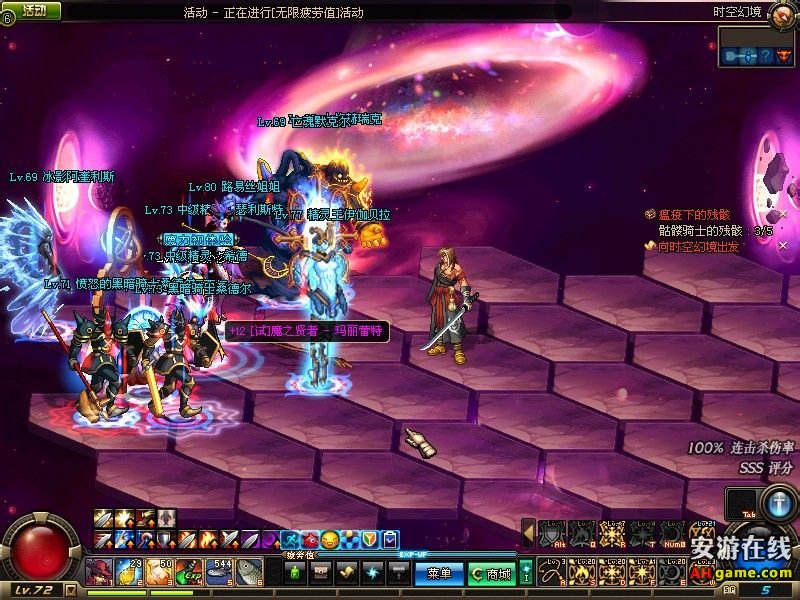Open the 活动 event button

[x=33, y=10]
